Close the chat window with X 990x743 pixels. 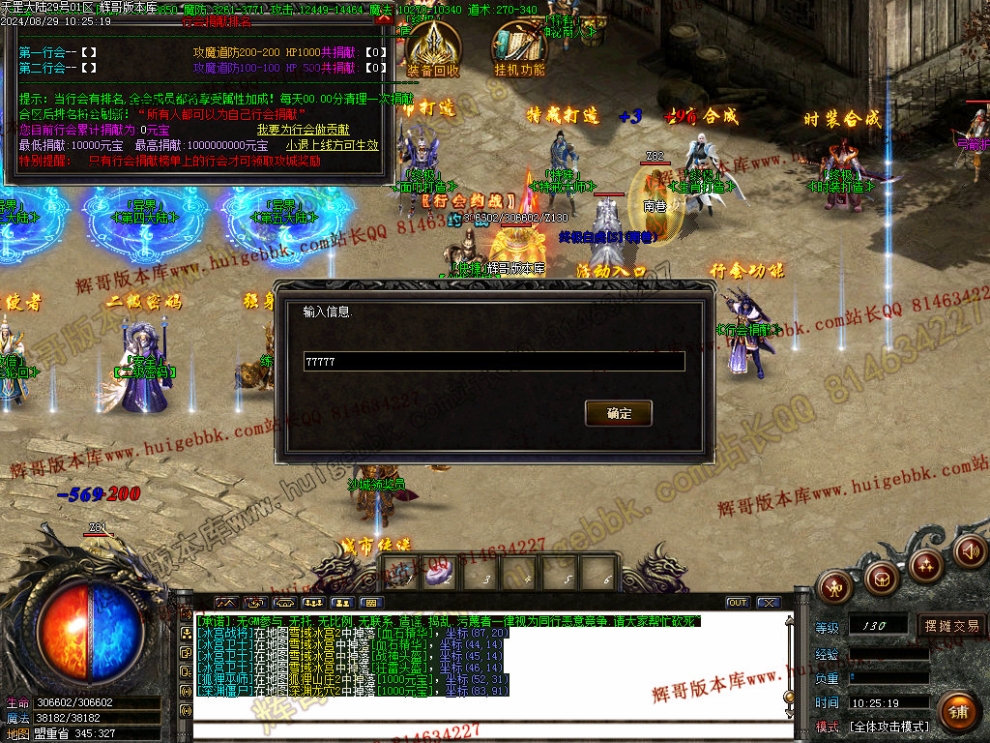[767, 603]
